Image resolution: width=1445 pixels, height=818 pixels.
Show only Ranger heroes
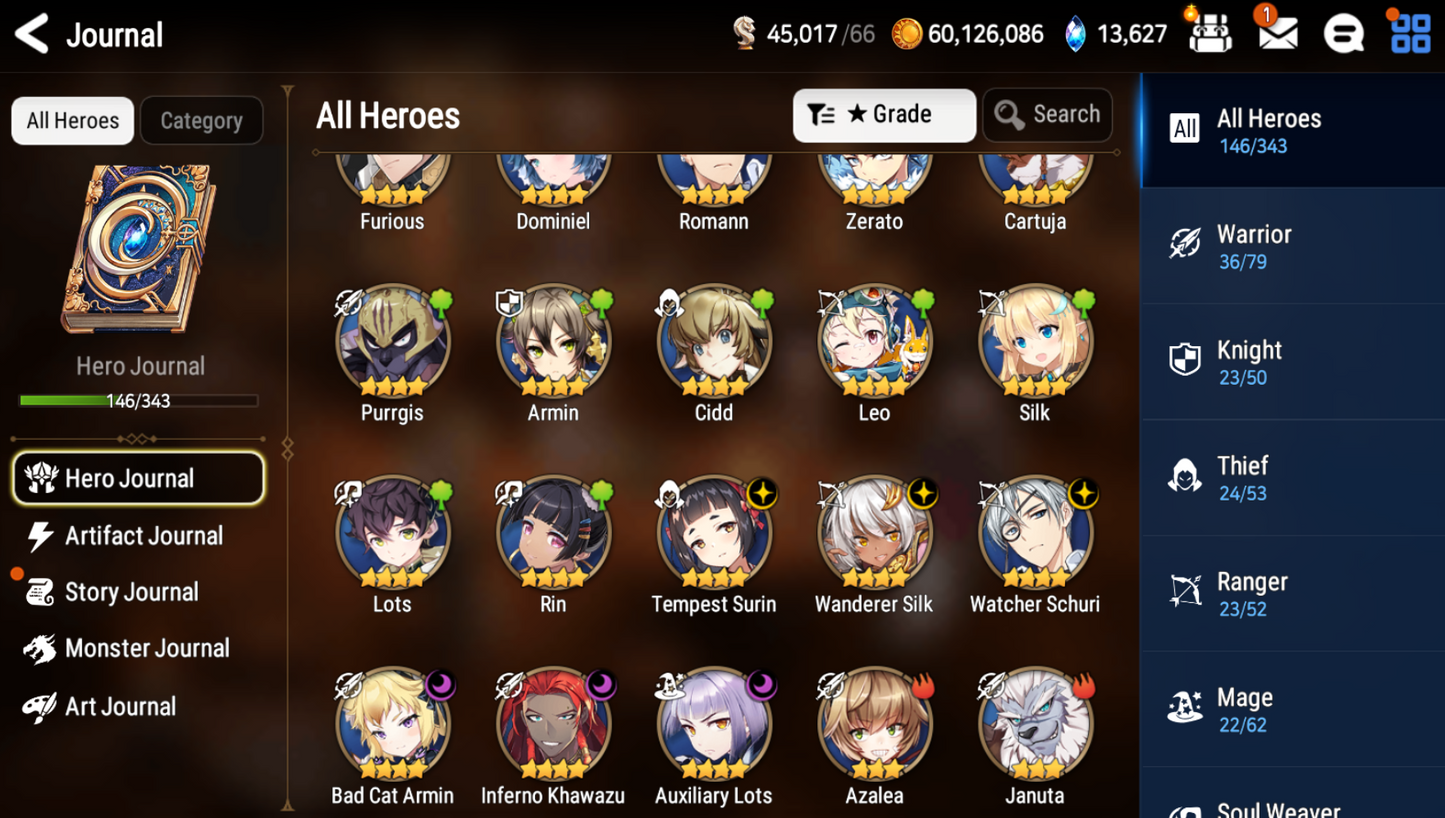pyautogui.click(x=1290, y=594)
